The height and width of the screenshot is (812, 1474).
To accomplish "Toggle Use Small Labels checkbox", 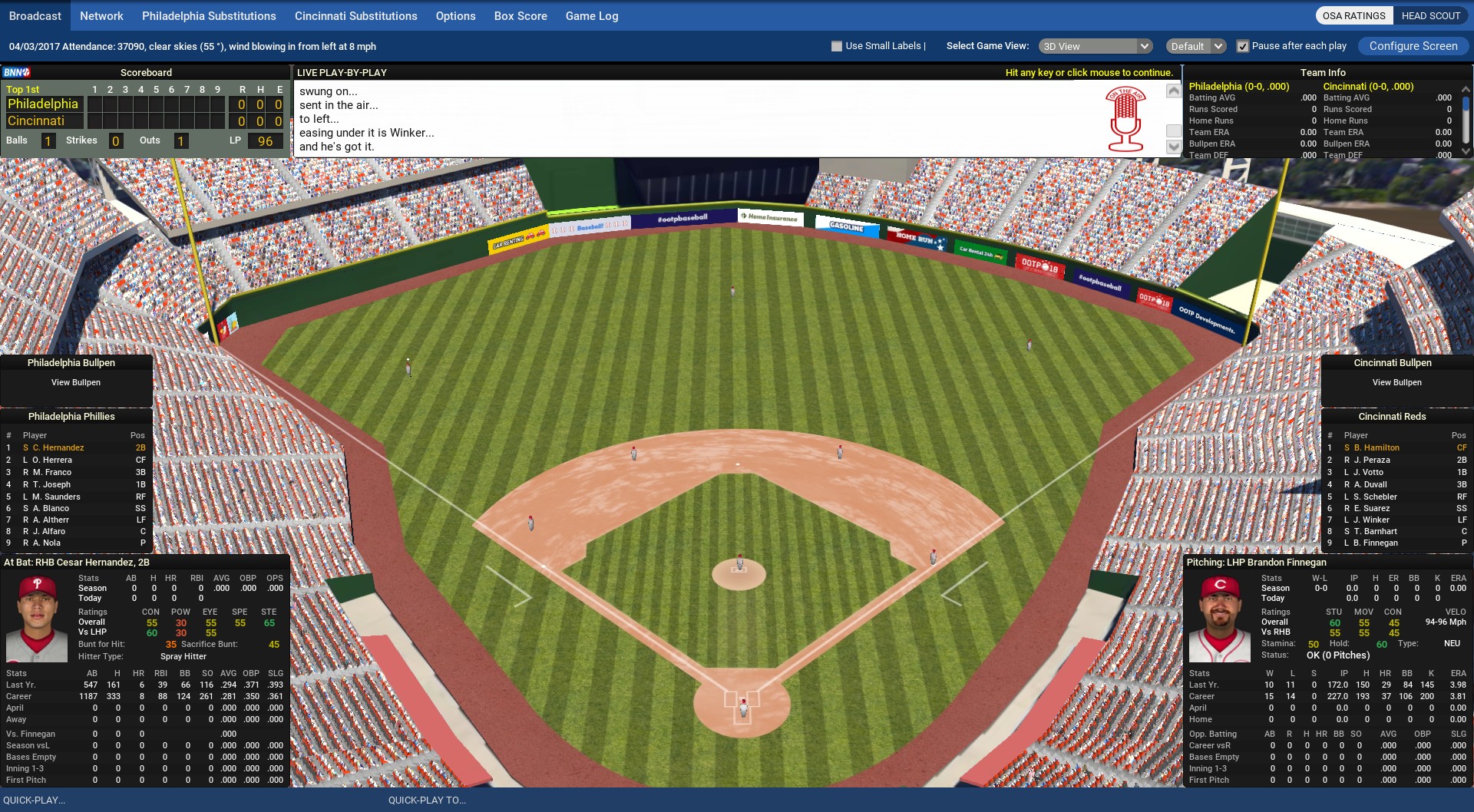I will 837,46.
